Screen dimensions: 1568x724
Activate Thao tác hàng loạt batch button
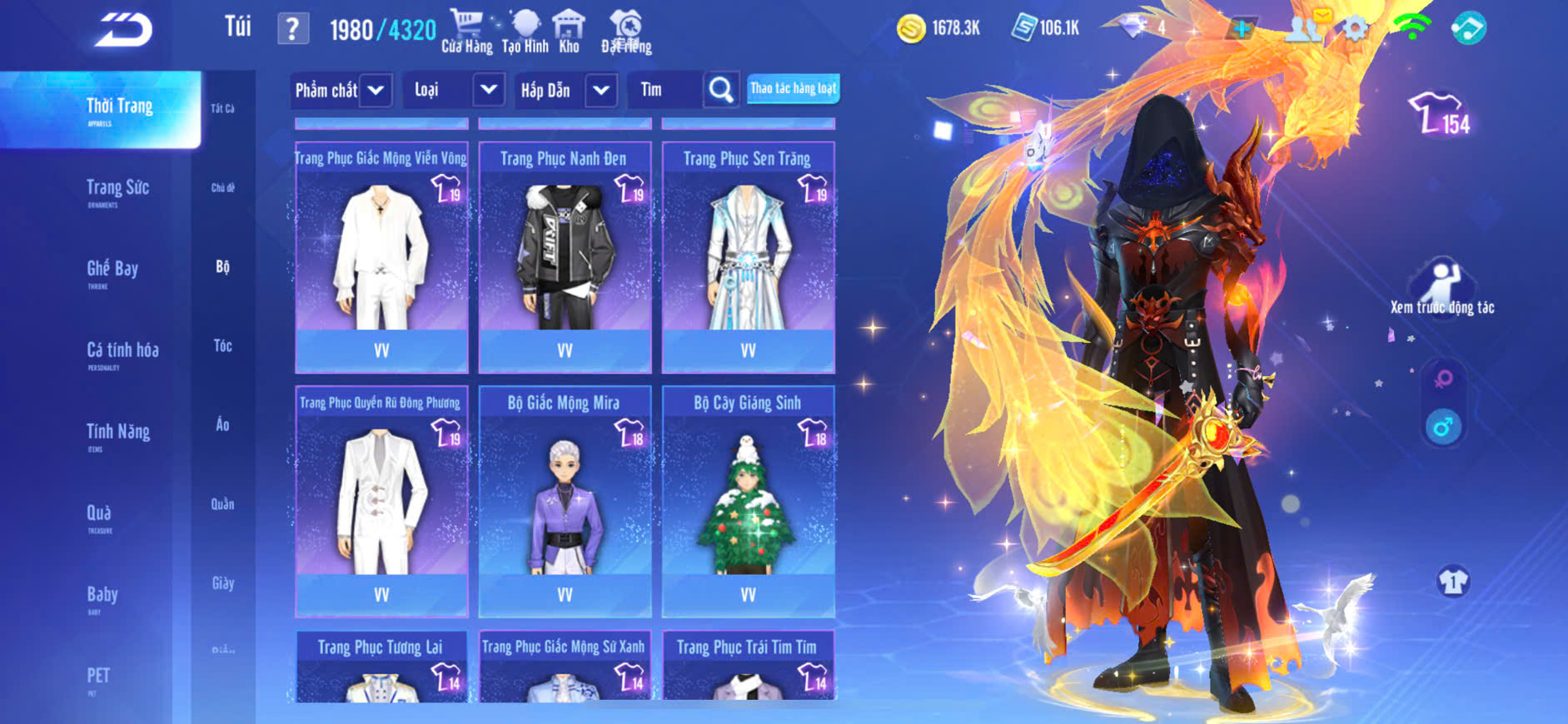tap(793, 88)
